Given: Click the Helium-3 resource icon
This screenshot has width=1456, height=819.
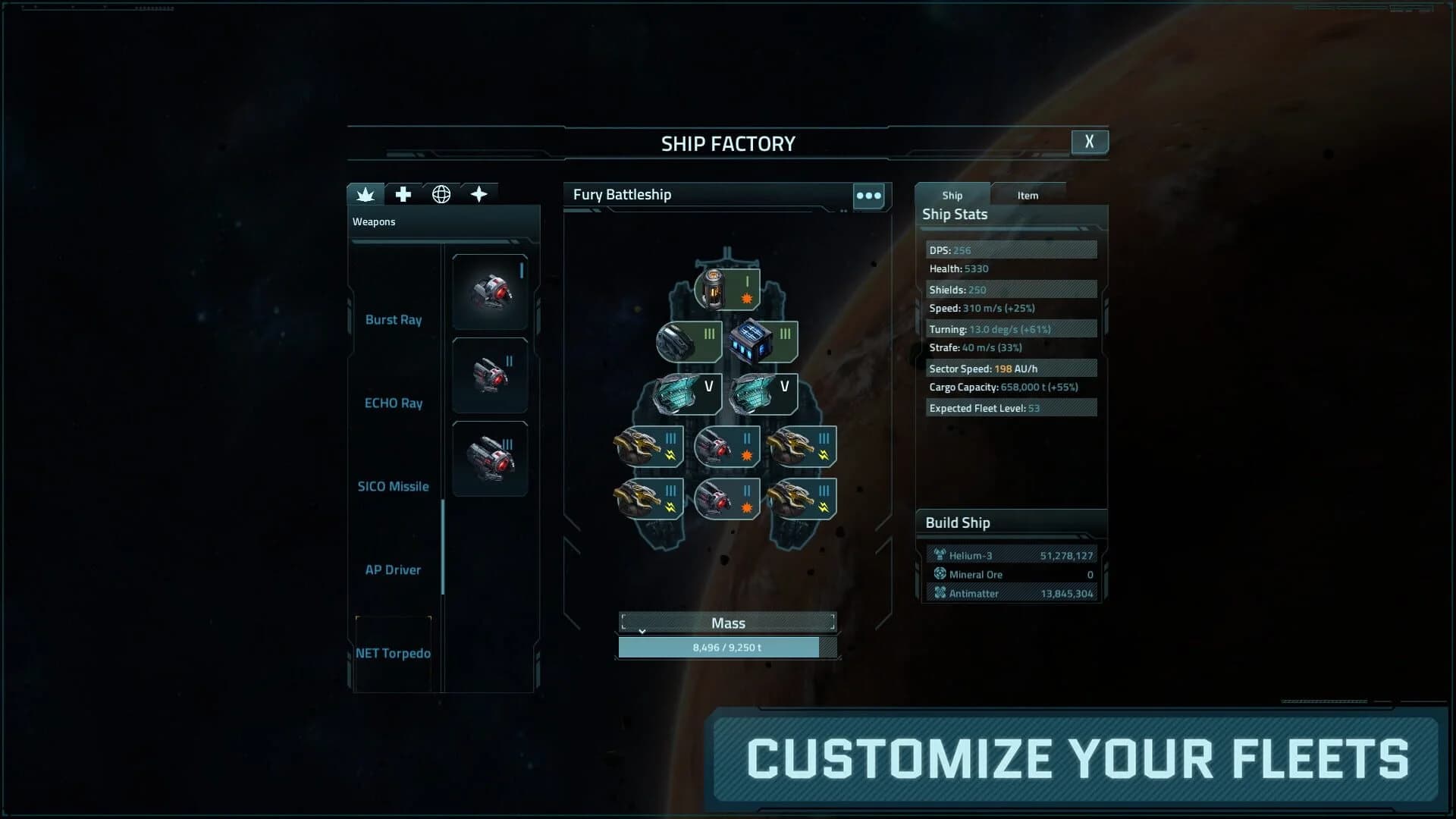Looking at the screenshot, I should (939, 554).
